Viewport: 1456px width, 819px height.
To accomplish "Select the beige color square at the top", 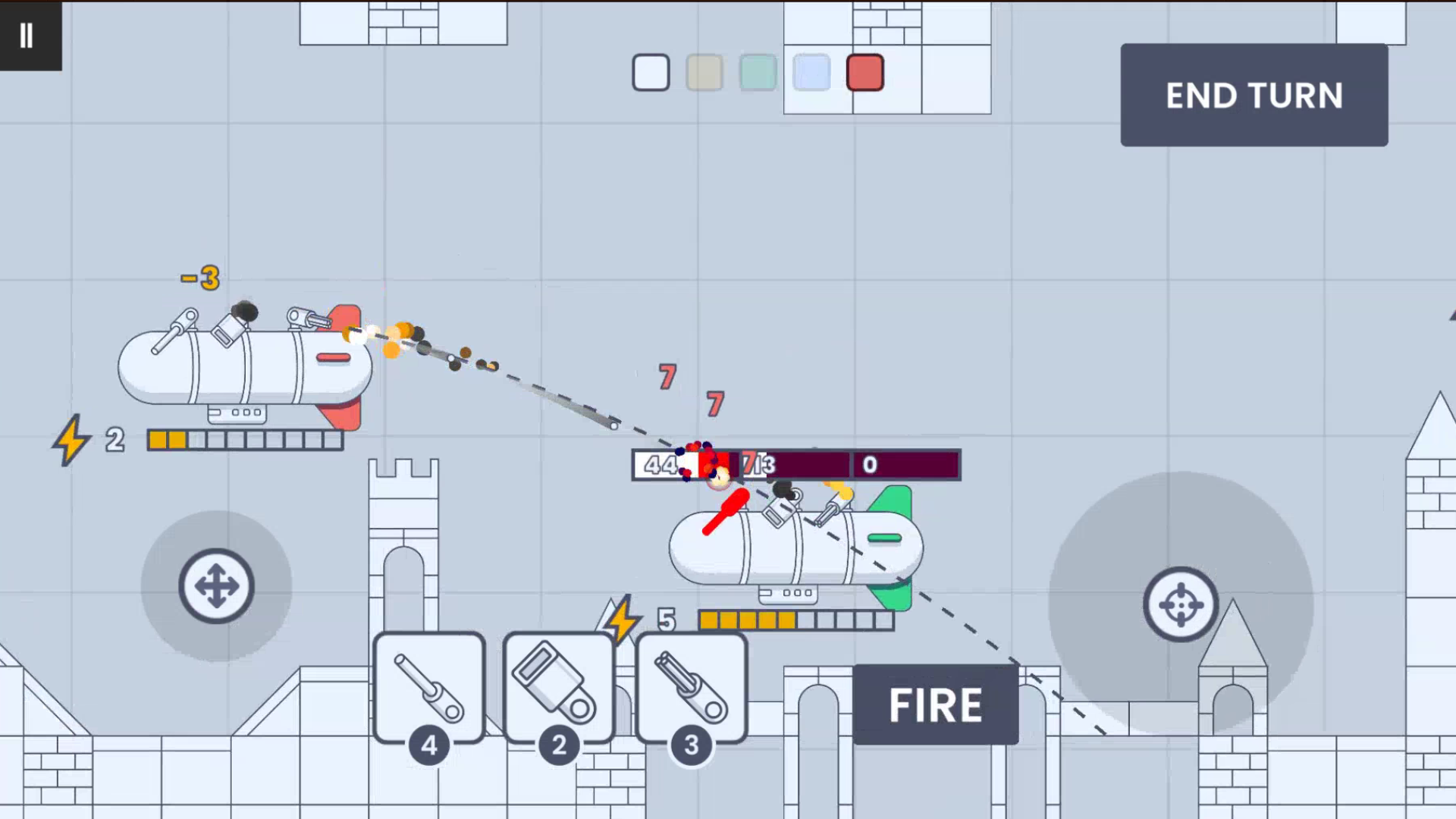I will (x=703, y=73).
